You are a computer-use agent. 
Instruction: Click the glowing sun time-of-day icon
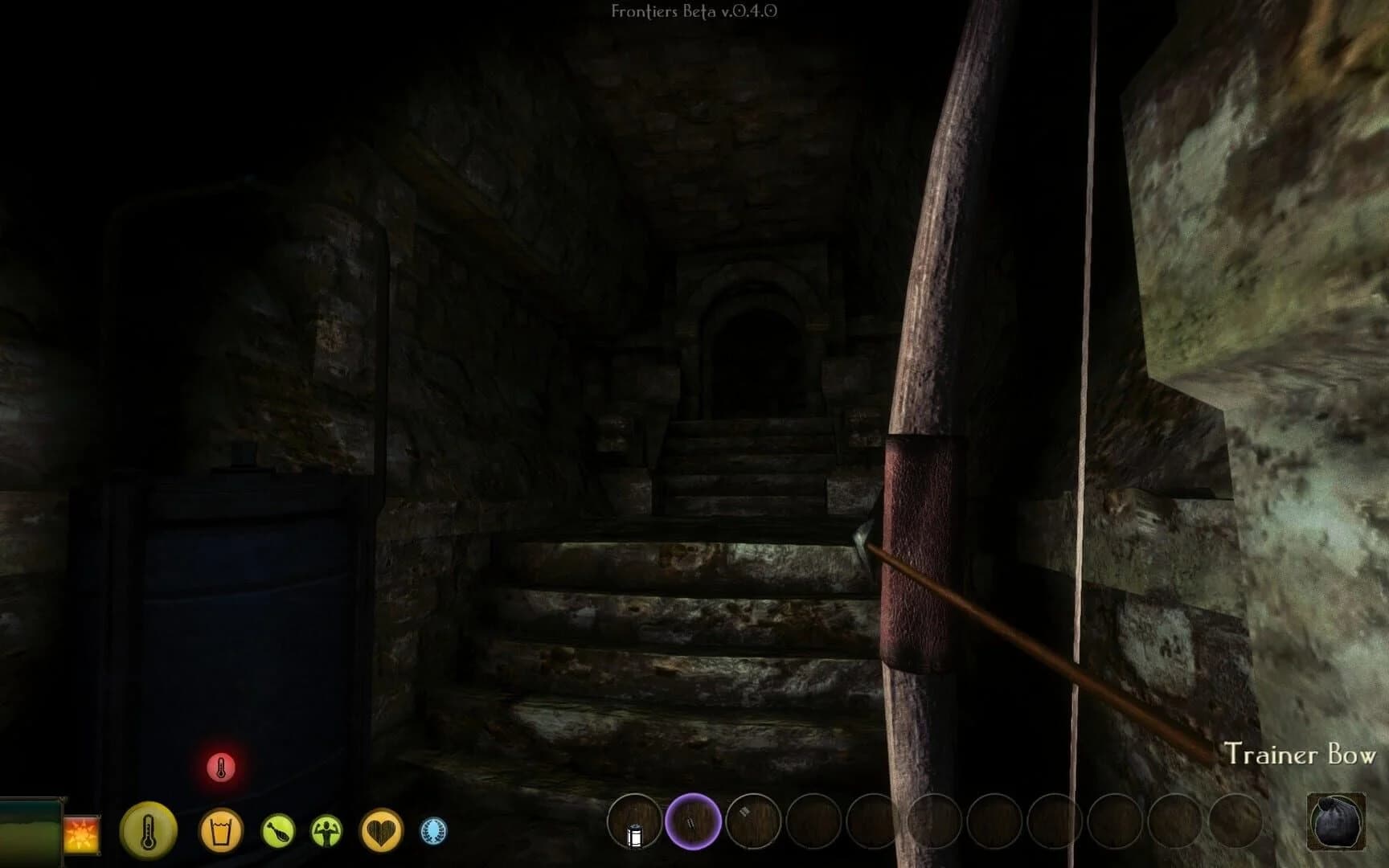click(x=81, y=833)
